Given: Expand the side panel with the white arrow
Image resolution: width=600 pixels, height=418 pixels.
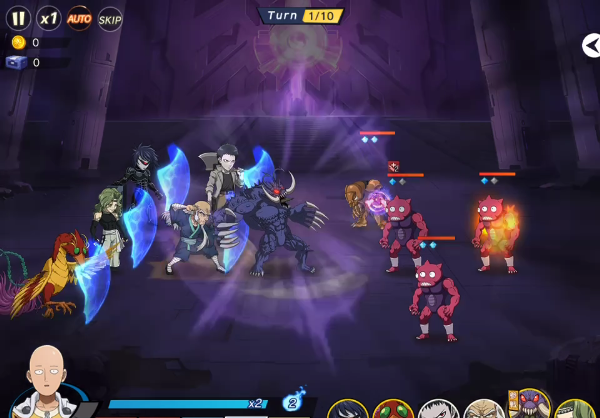Looking at the screenshot, I should [591, 45].
